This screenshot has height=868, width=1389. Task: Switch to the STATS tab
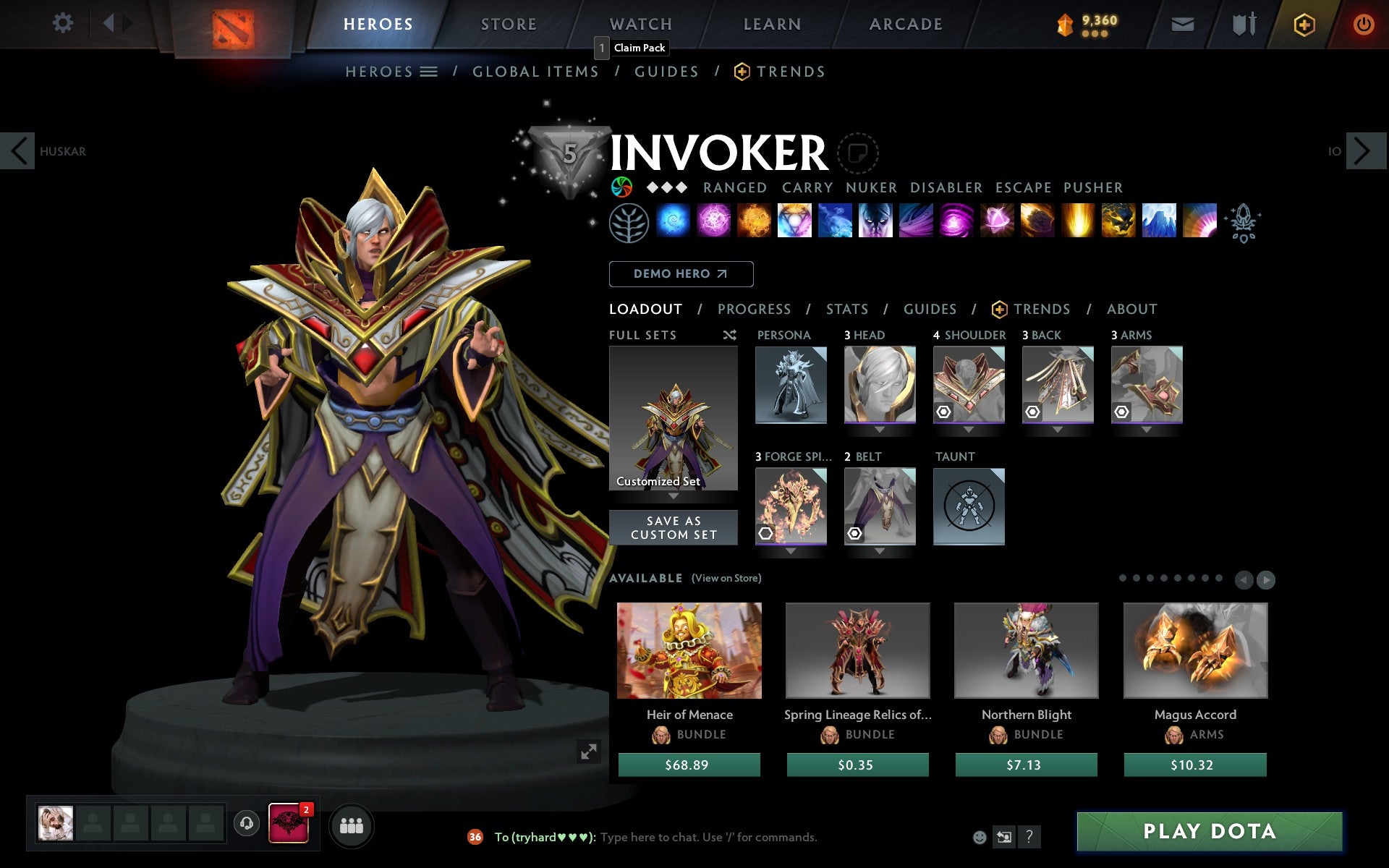(846, 309)
